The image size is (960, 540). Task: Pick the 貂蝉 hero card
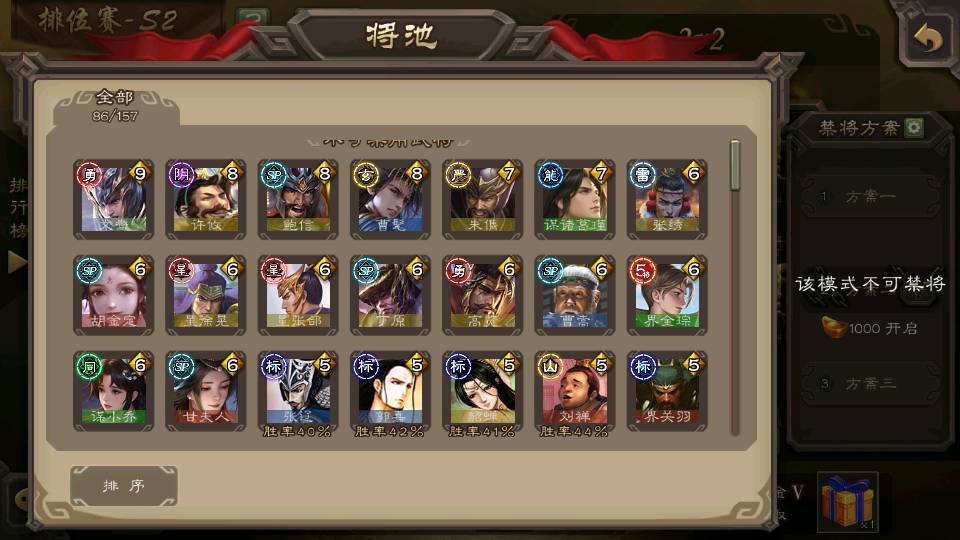coord(482,390)
